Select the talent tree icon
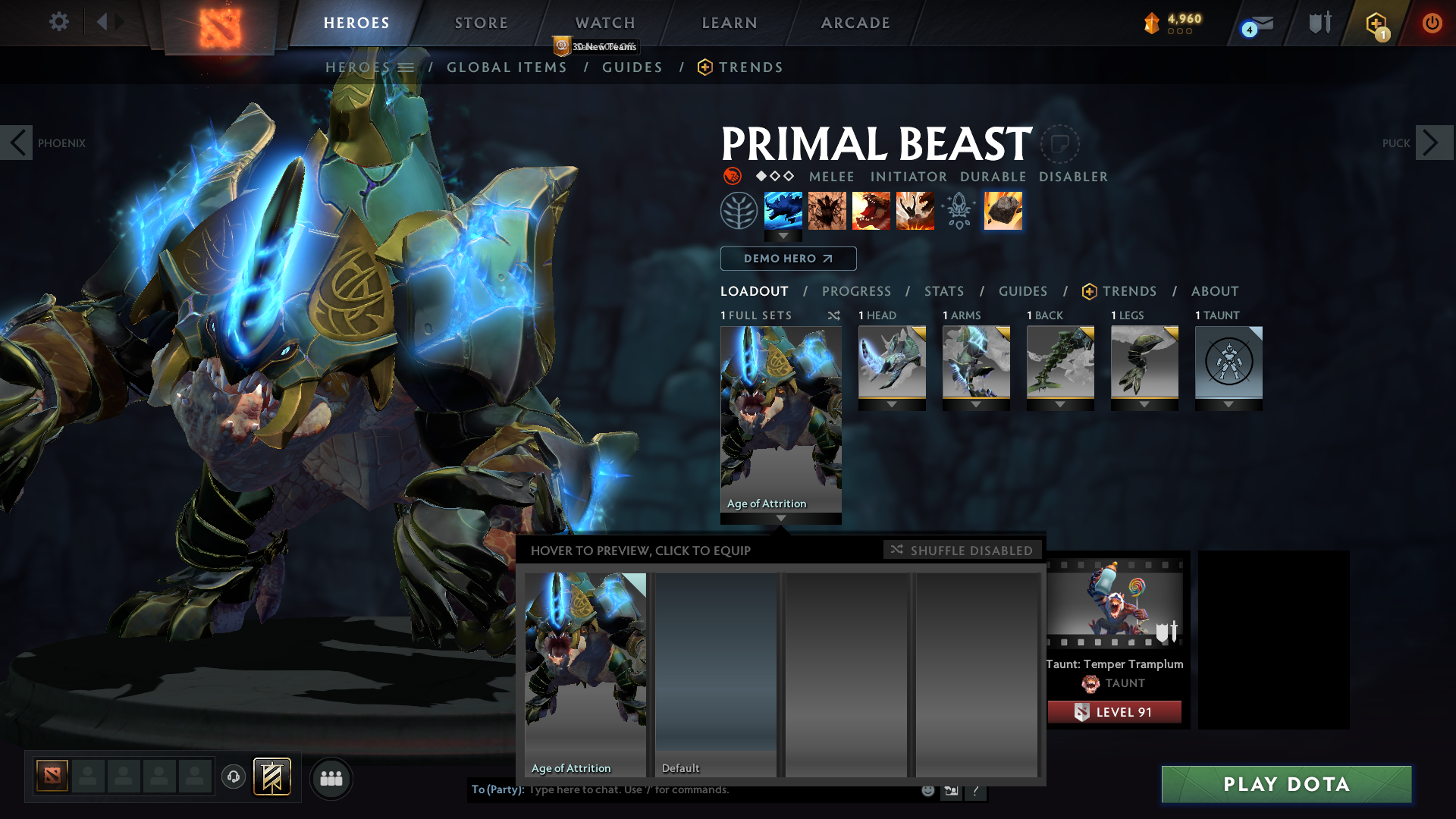 [x=739, y=211]
